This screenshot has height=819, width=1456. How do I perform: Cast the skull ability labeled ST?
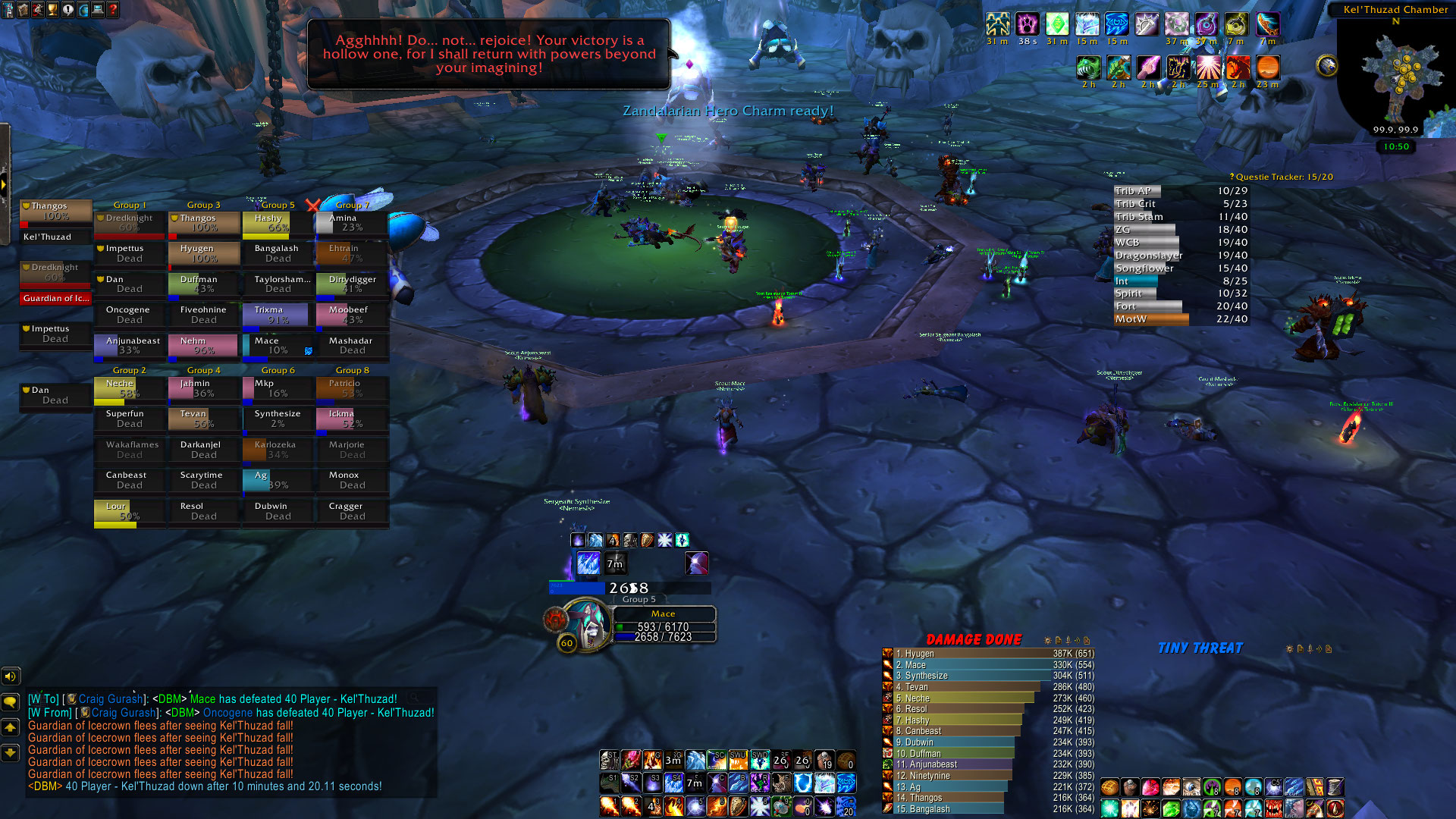coord(609,760)
